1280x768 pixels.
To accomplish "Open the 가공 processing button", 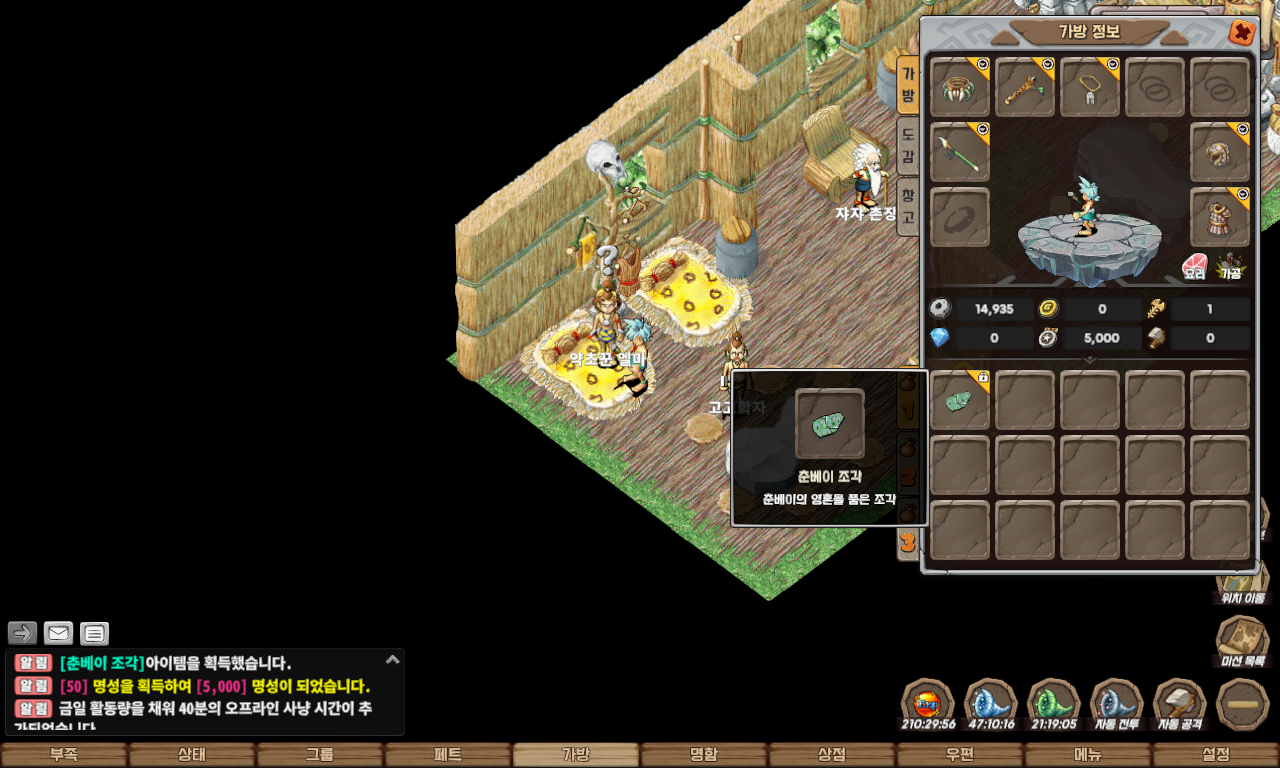I will point(1230,266).
